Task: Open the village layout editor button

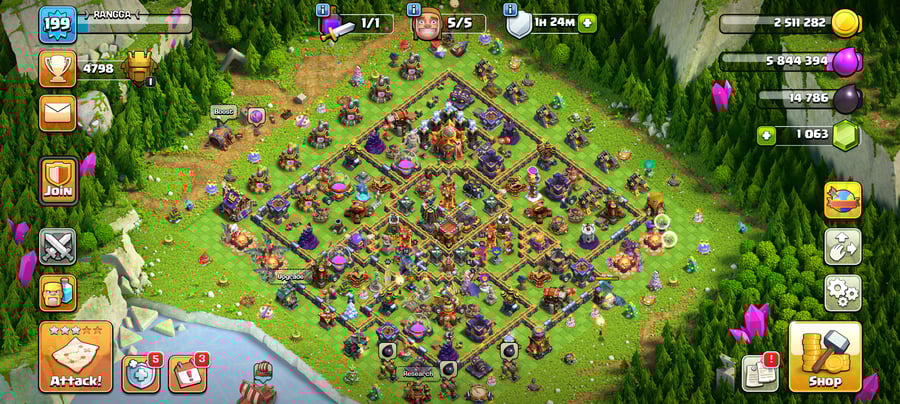Action: 842,246
